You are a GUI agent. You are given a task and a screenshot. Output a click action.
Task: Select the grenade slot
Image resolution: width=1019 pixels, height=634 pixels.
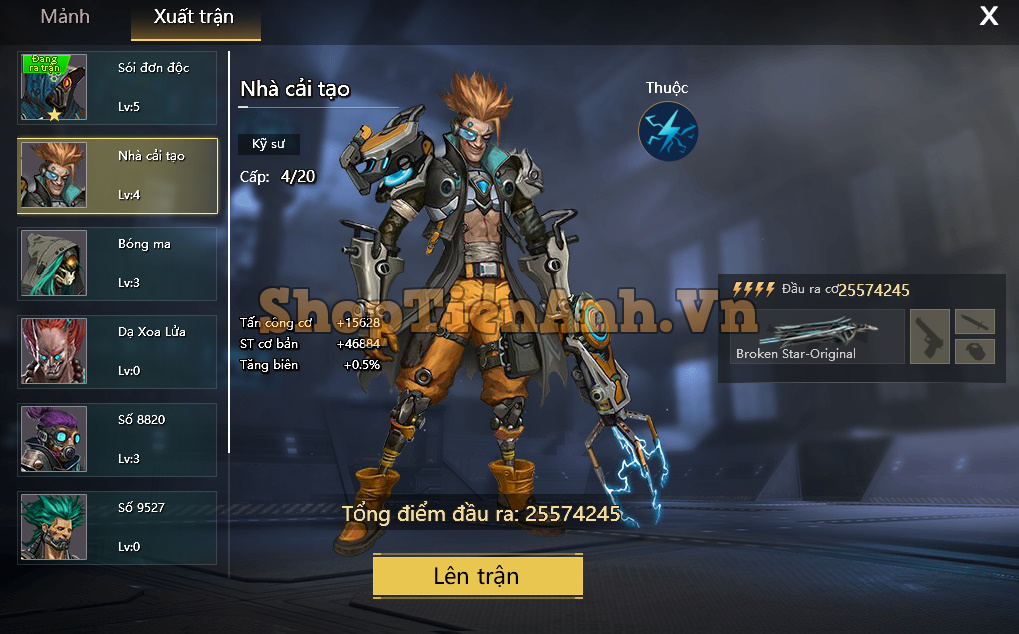(x=975, y=351)
